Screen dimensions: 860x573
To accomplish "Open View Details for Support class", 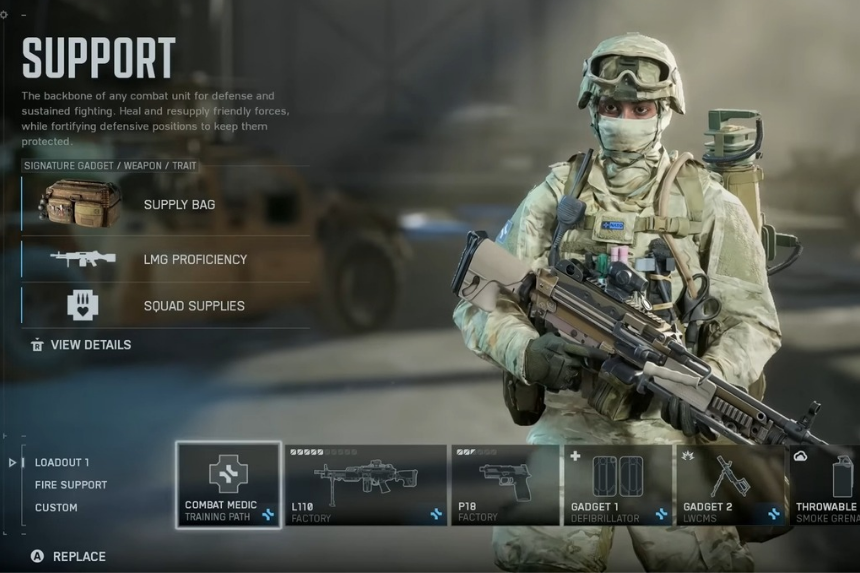I will coord(90,345).
